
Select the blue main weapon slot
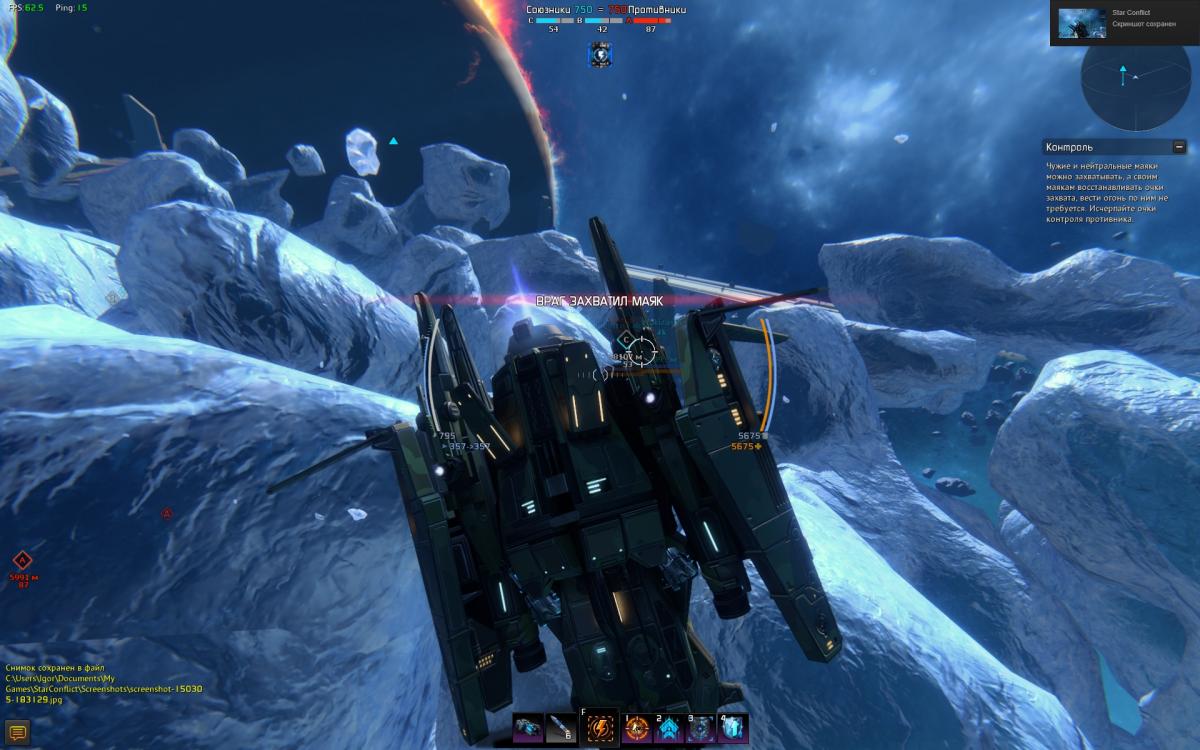point(528,728)
